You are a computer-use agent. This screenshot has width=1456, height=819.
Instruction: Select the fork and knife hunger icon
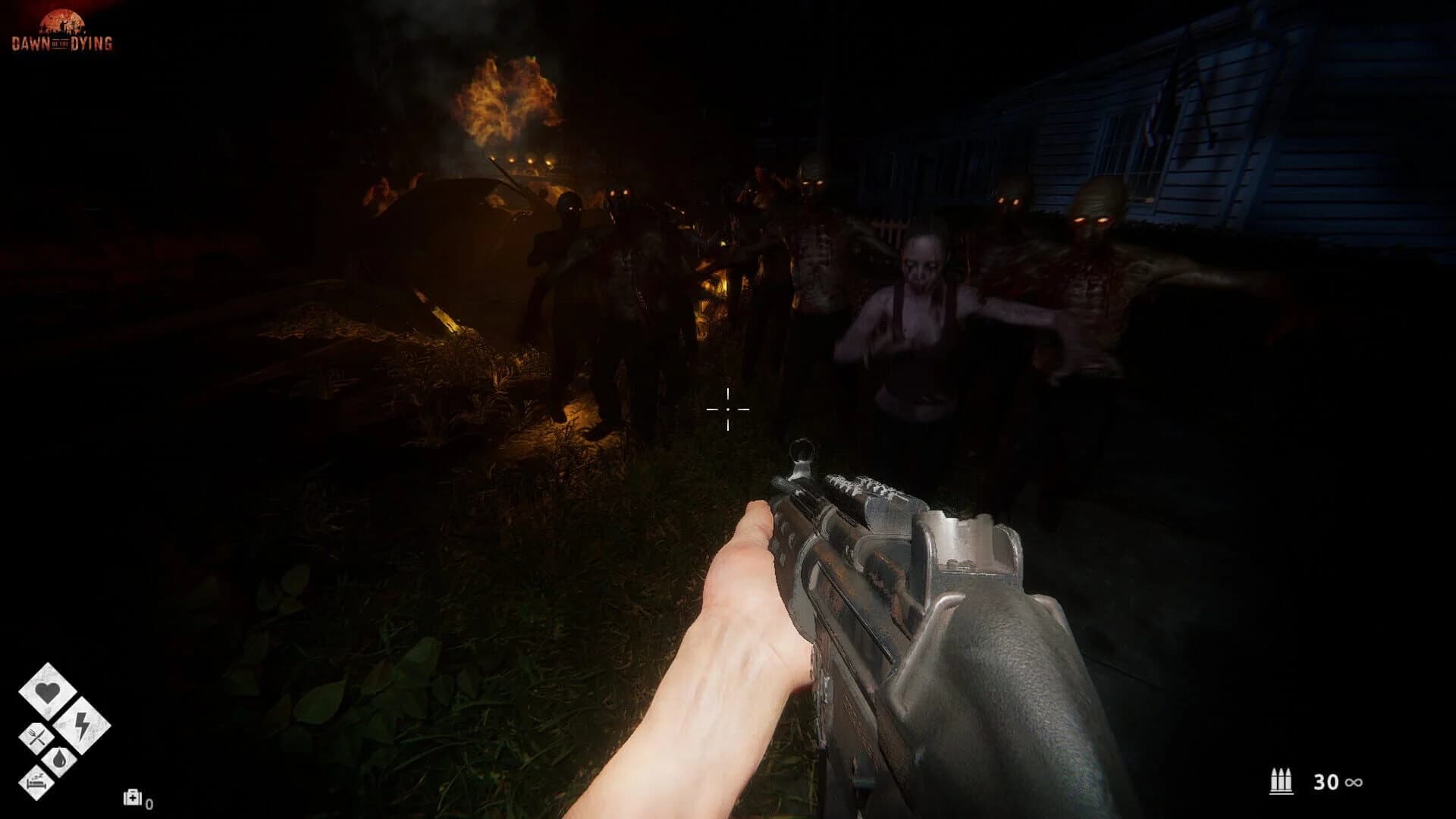[x=36, y=736]
